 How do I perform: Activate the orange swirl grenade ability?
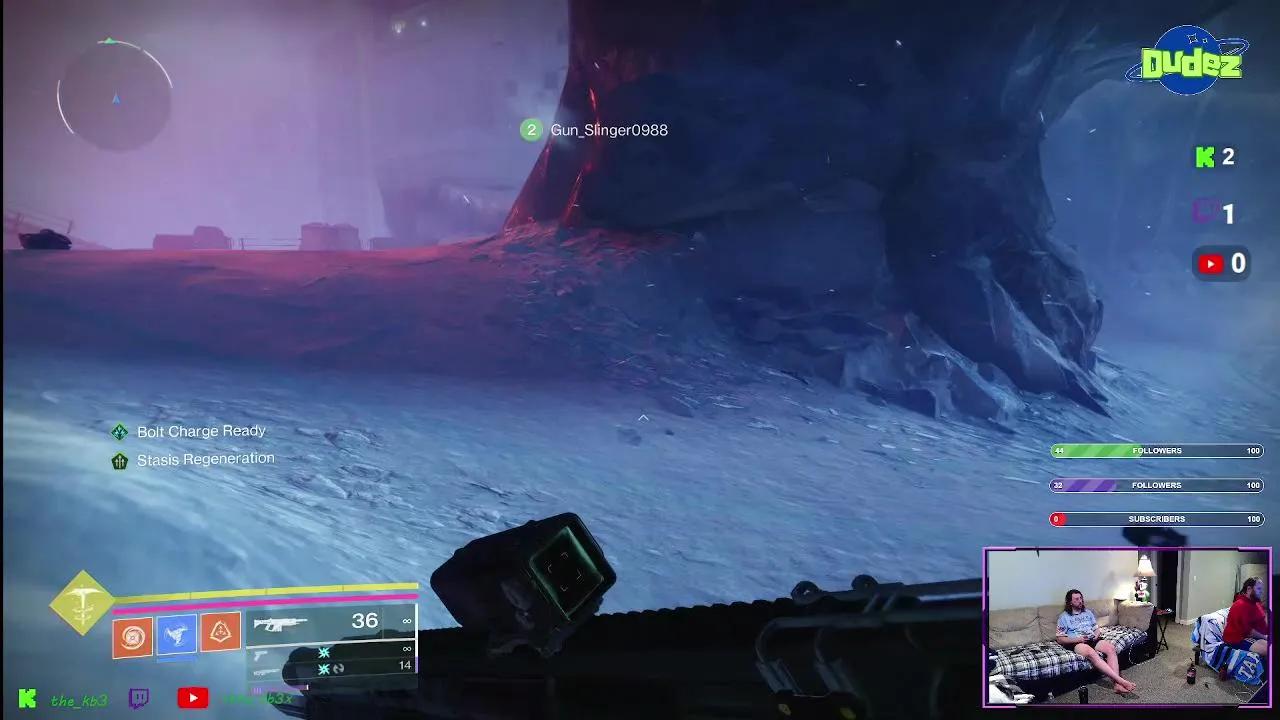pyautogui.click(x=132, y=637)
